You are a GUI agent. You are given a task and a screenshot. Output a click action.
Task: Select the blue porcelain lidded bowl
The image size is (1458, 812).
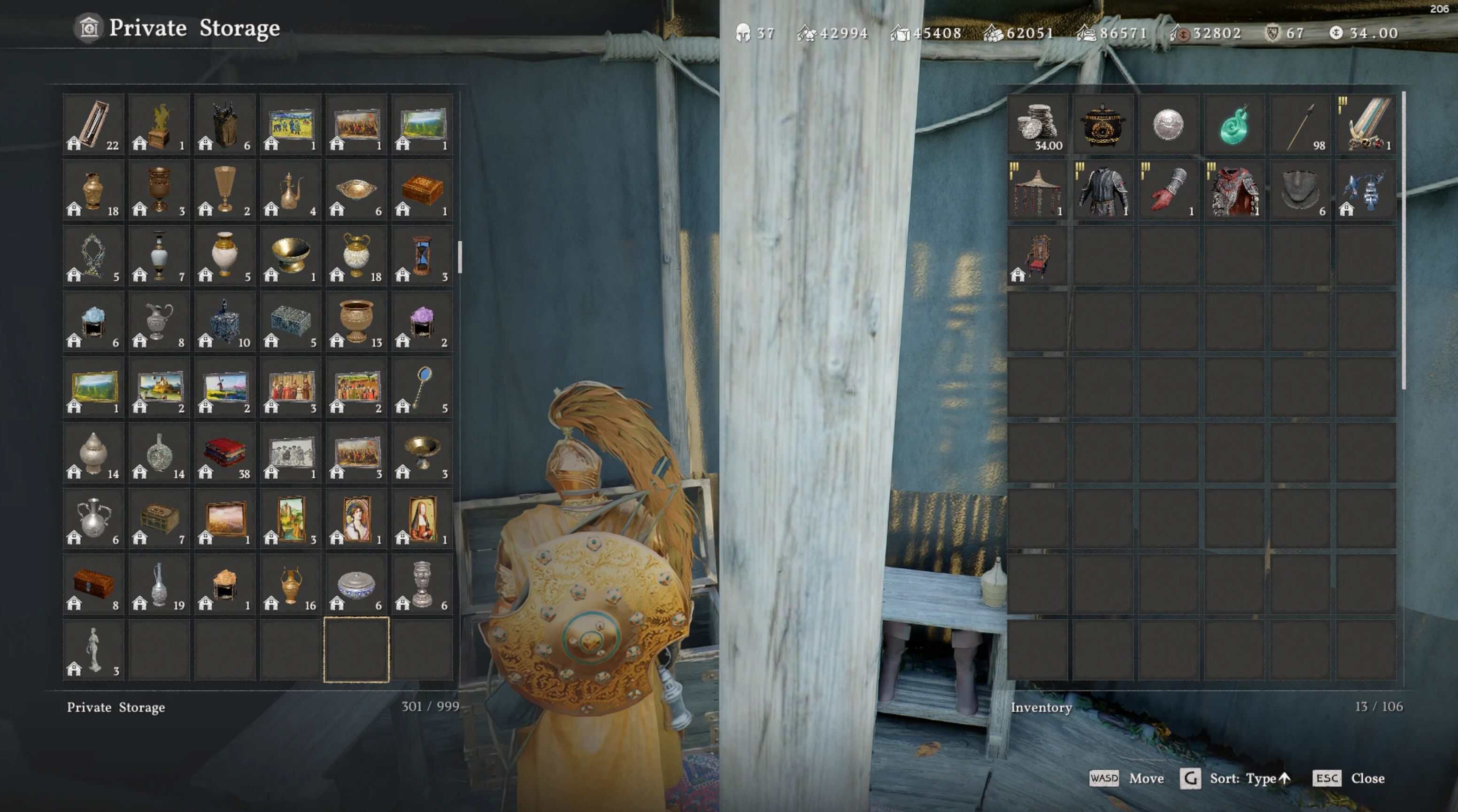tap(356, 583)
